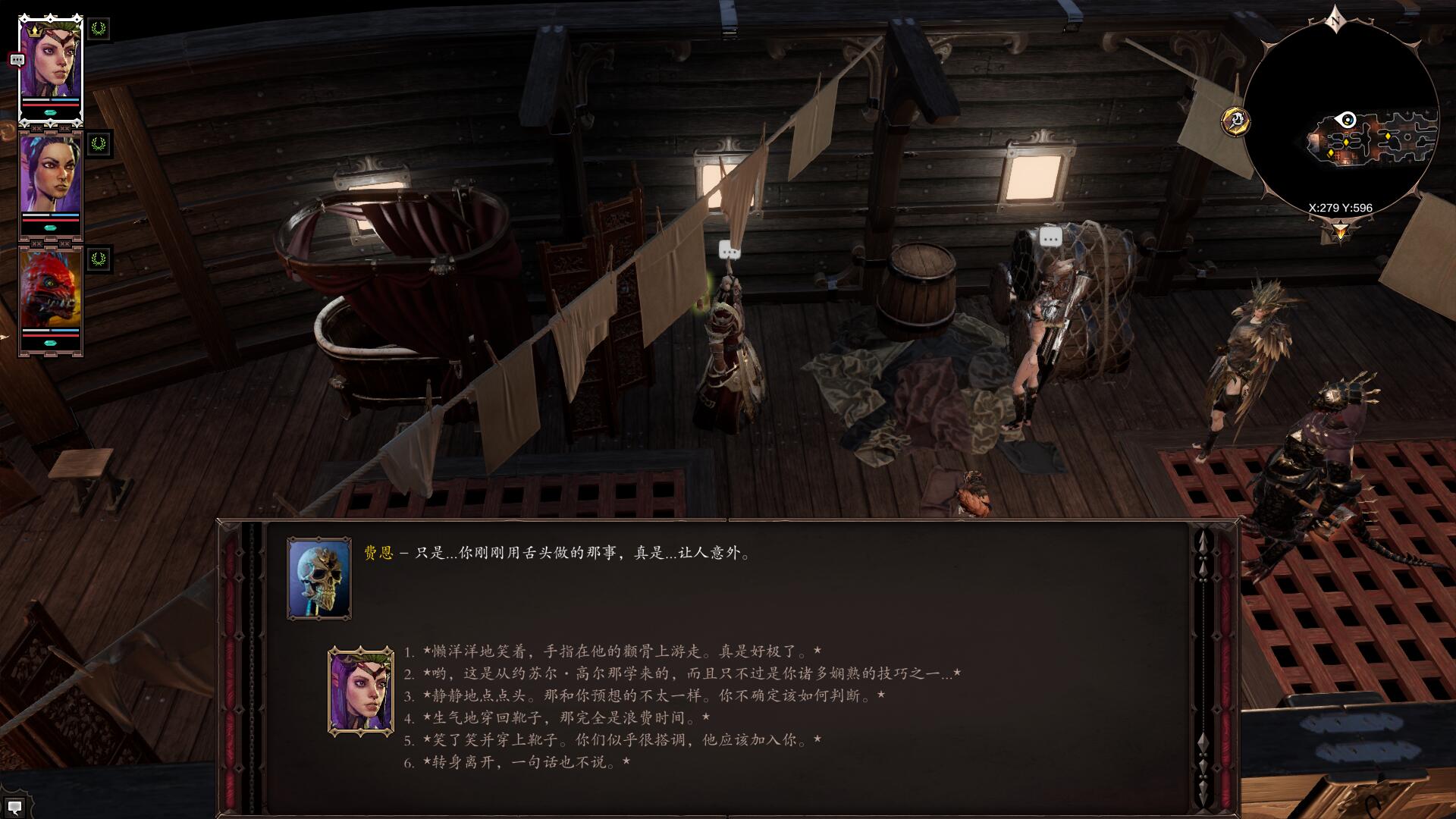1456x819 pixels.
Task: Click the laurel wreath icon beside the first portrait
Action: (98, 30)
